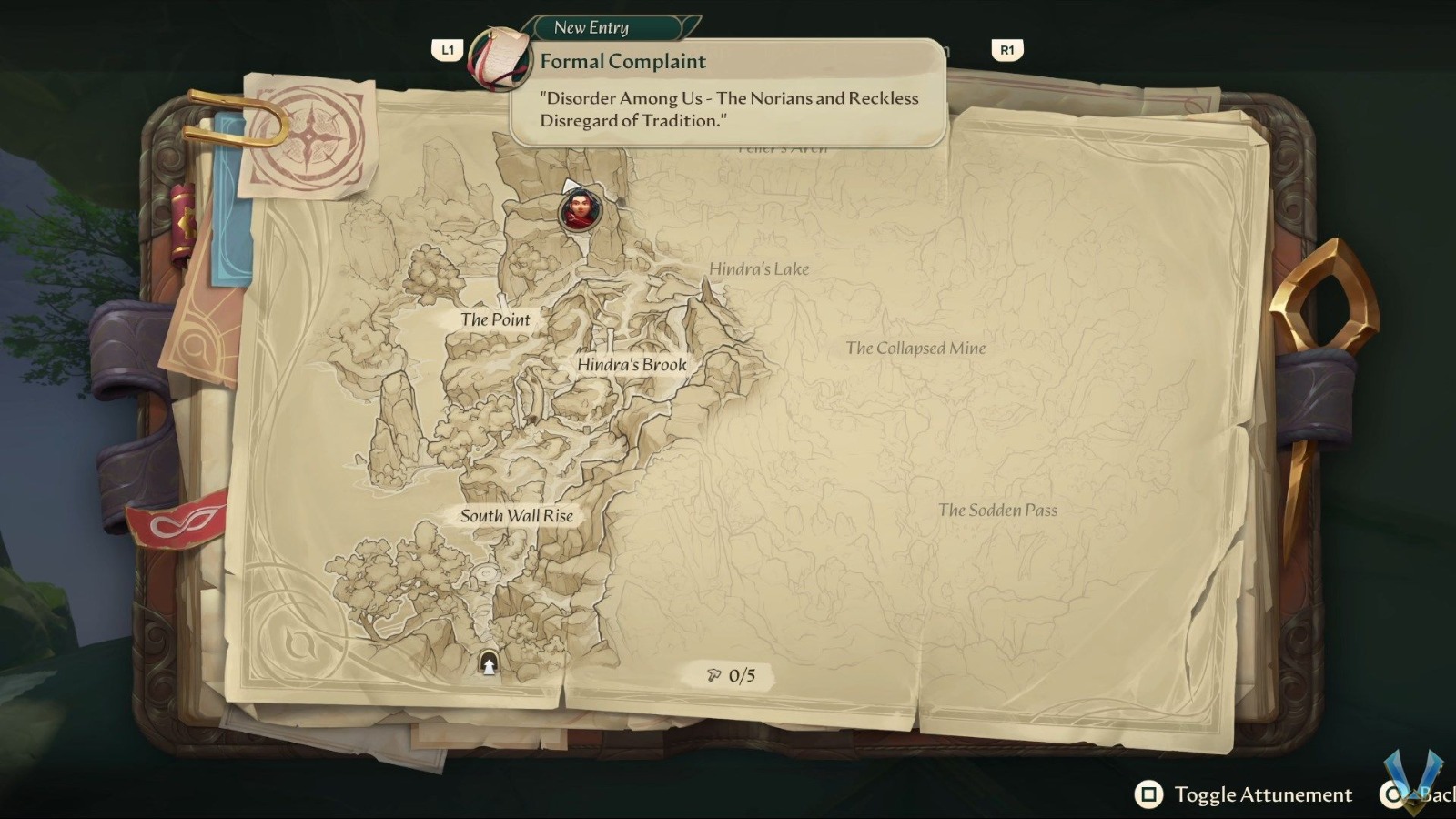Image resolution: width=1456 pixels, height=819 pixels.
Task: Flip to the next page with R1
Action: pos(1005,50)
